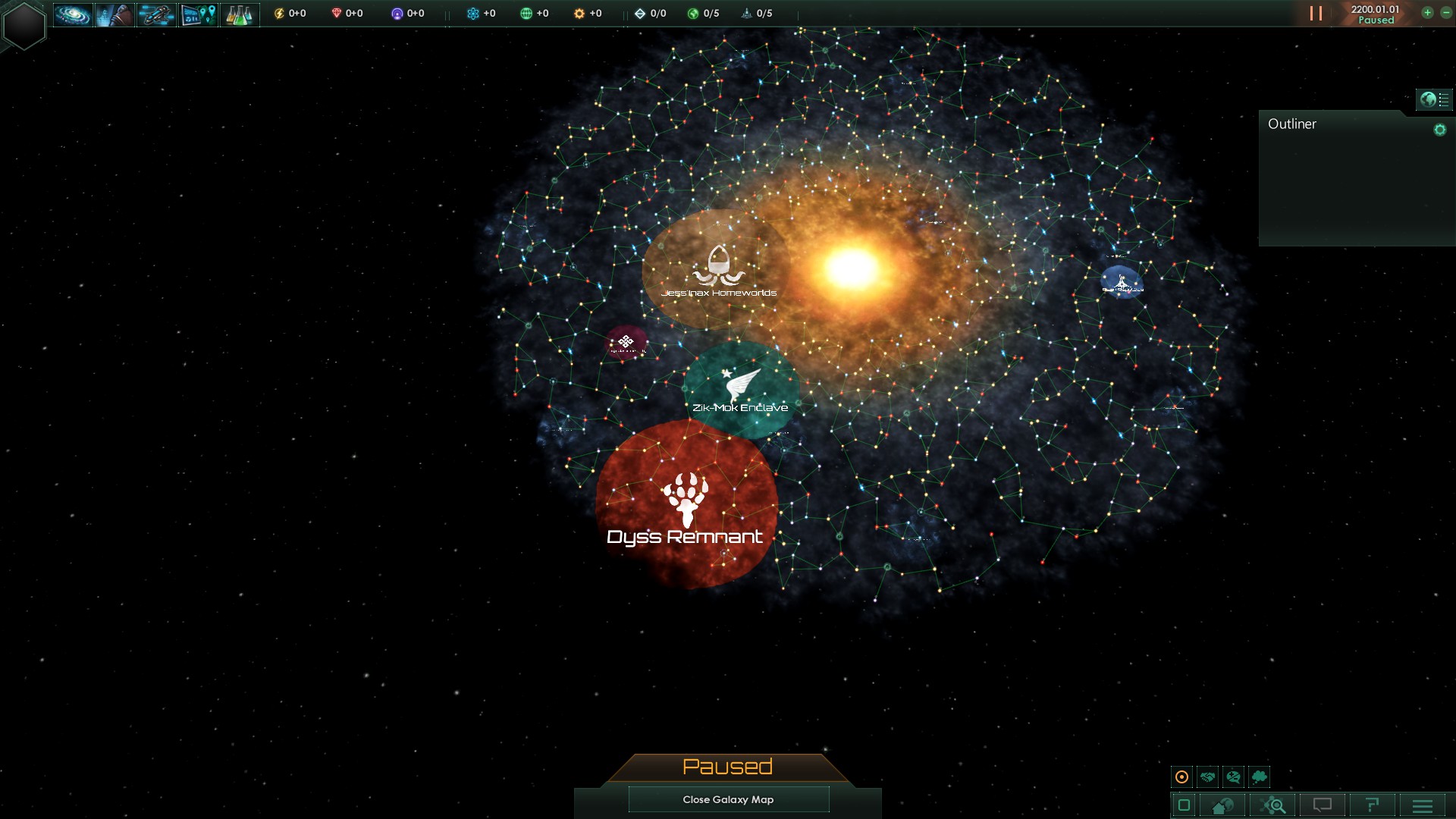
Task: Switch to the thought cloud map mode
Action: tap(1260, 777)
